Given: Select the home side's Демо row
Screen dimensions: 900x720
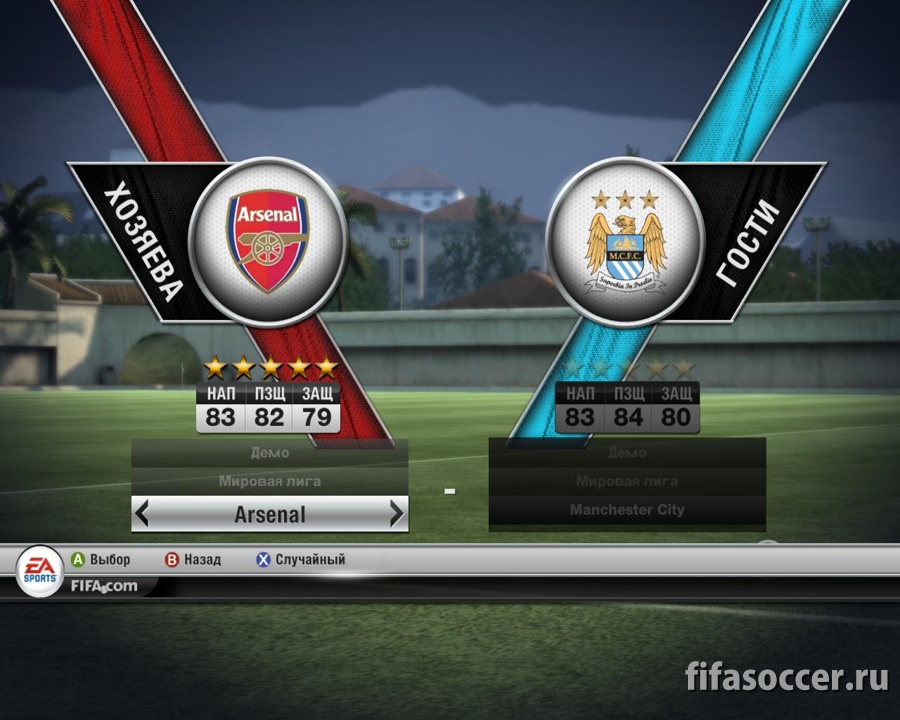Looking at the screenshot, I should [270, 453].
